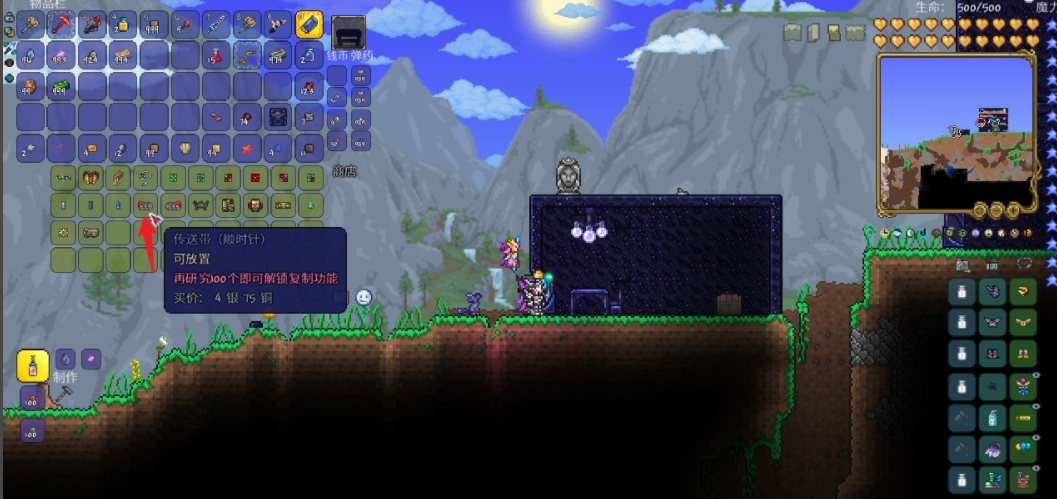Select the highlighted potion crafting recipe
Image resolution: width=1057 pixels, height=499 pixels.
33,366
